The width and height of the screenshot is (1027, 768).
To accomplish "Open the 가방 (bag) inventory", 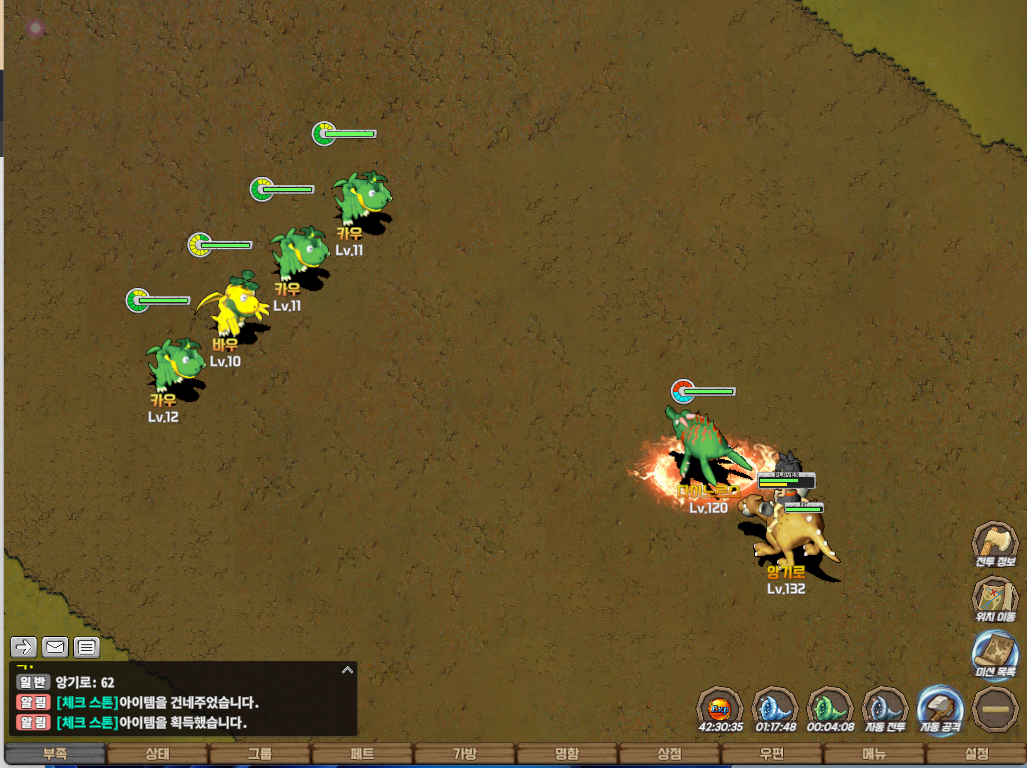I will pyautogui.click(x=465, y=754).
